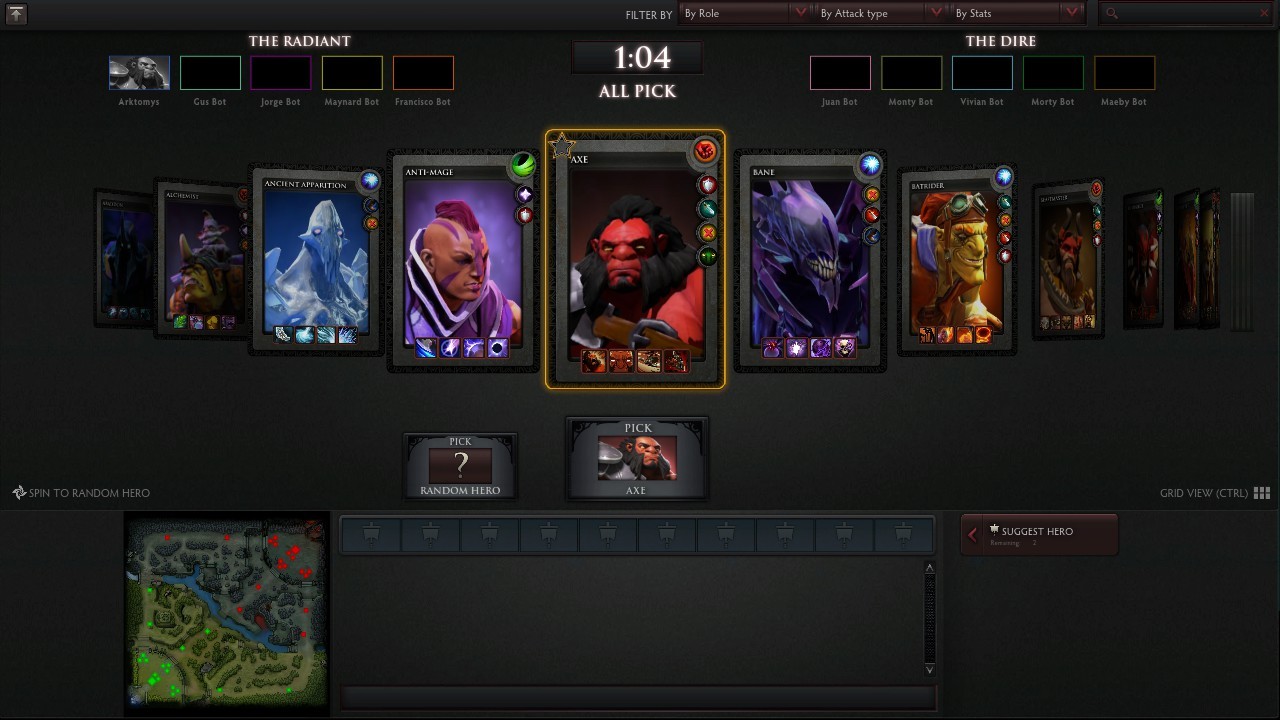View Axe's first ability icon
This screenshot has width=1280, height=720.
[592, 361]
